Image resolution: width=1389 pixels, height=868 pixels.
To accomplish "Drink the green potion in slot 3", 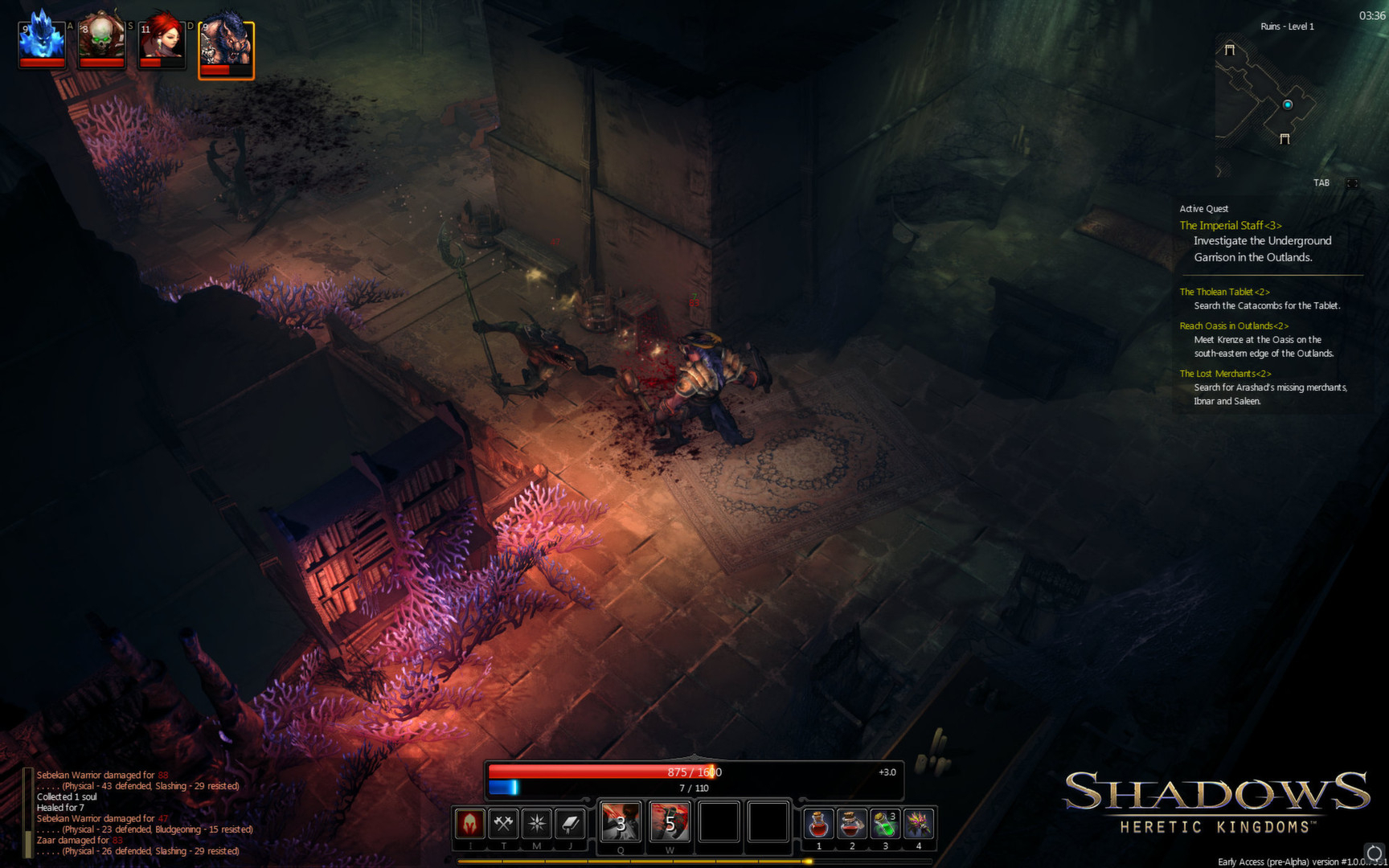I will (x=885, y=824).
